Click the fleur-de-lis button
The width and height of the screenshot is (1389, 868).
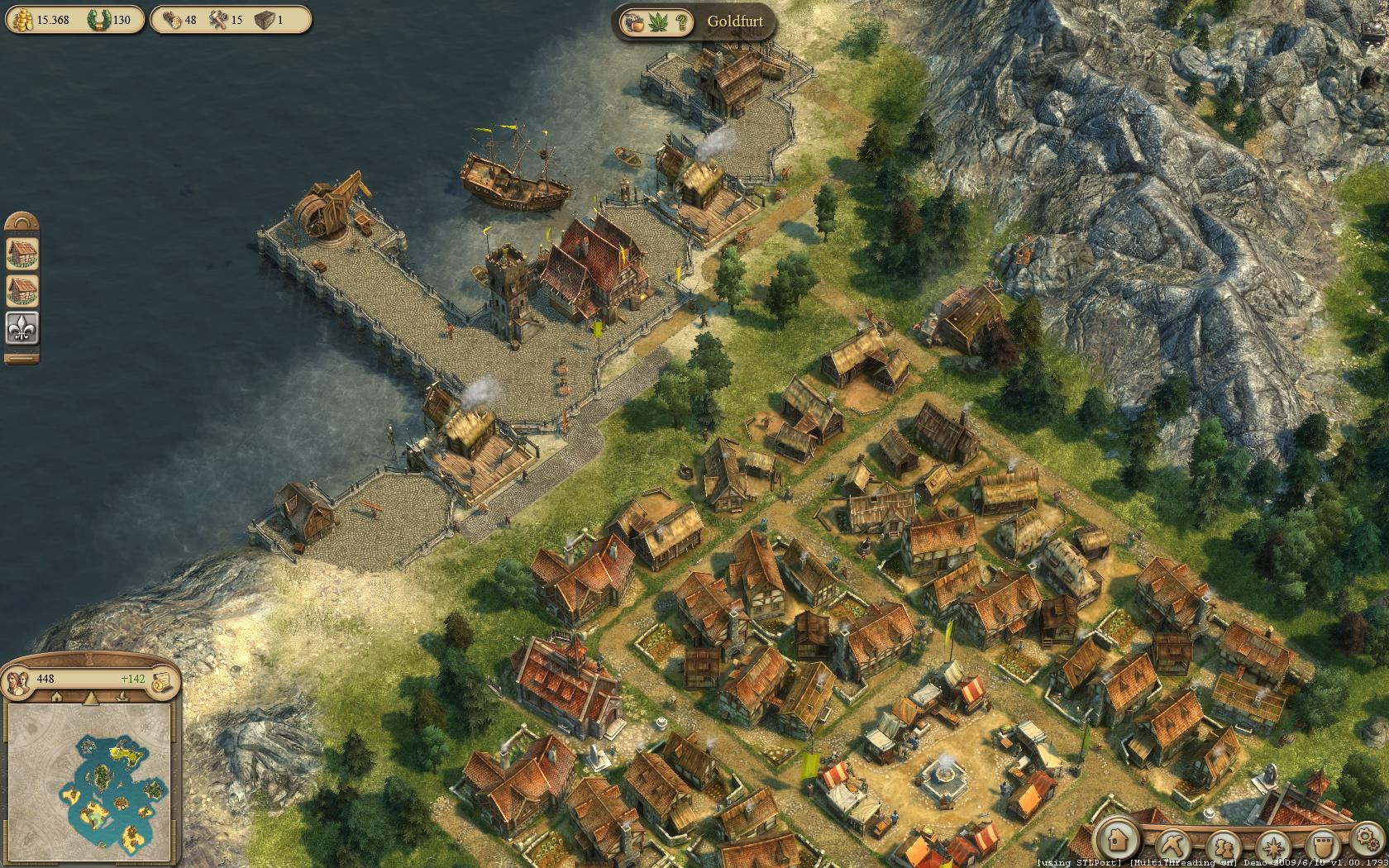22,329
